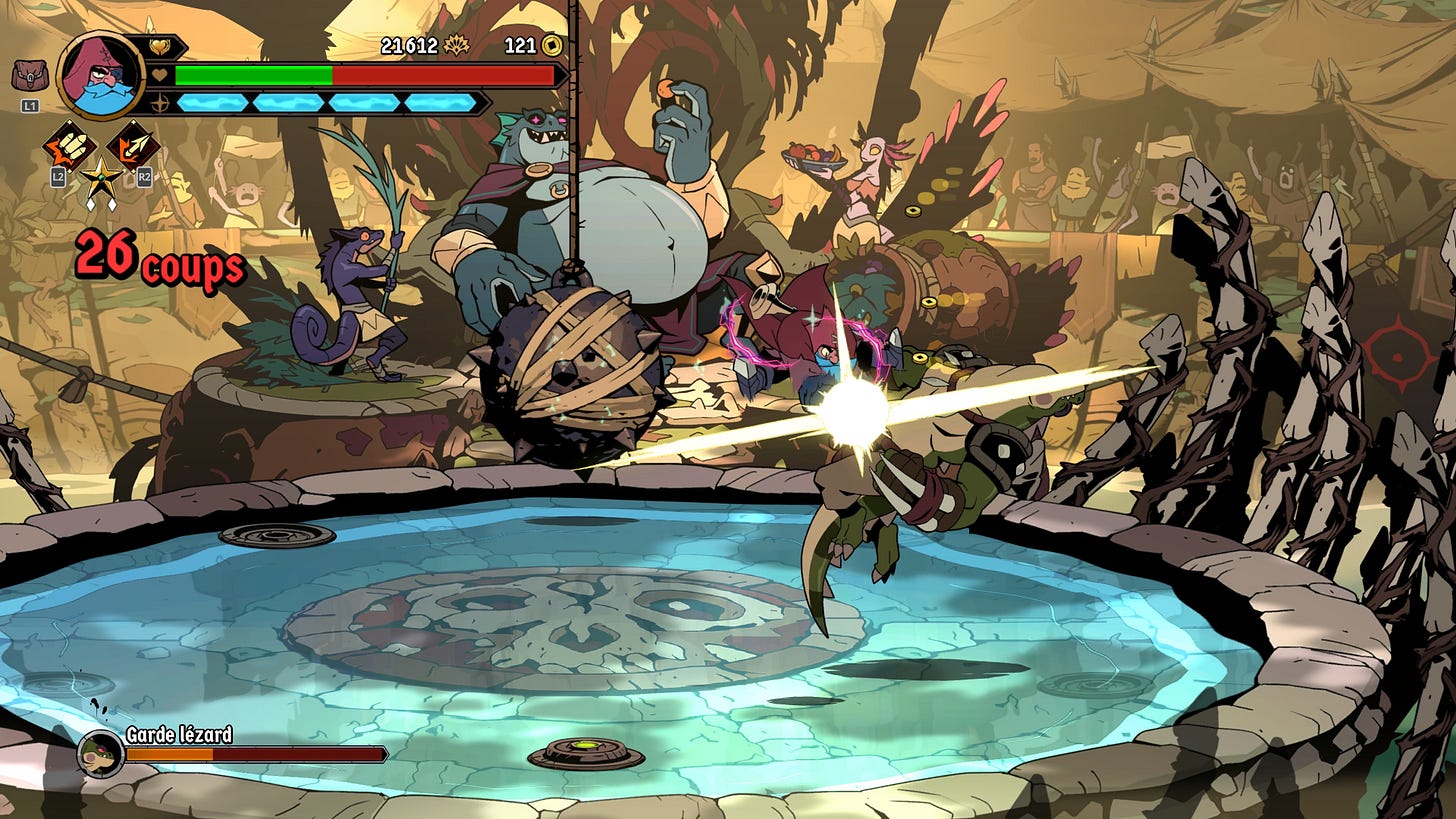Activate the fist punch skill icon

(x=69, y=147)
